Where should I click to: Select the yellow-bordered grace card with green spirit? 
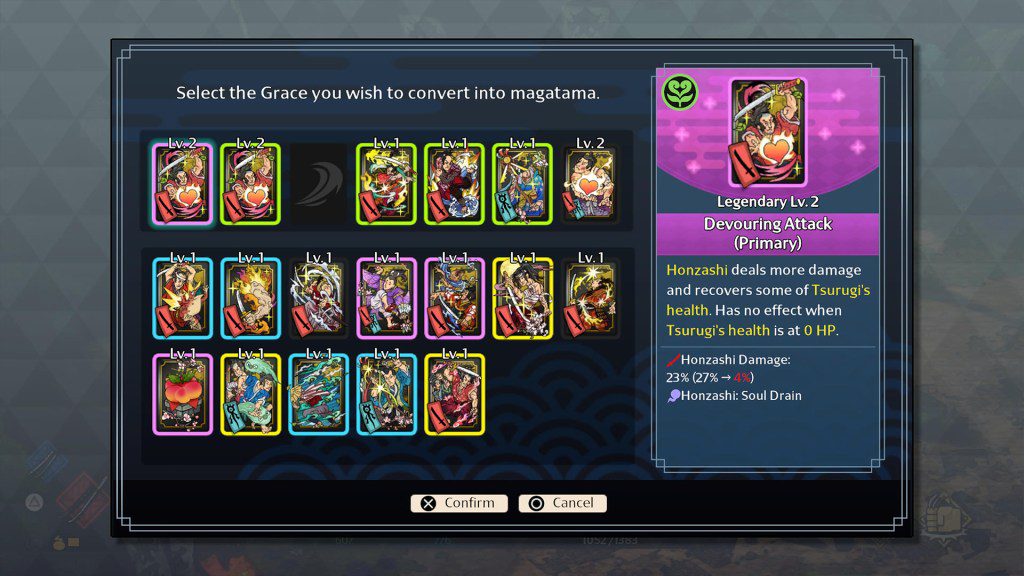[250, 395]
